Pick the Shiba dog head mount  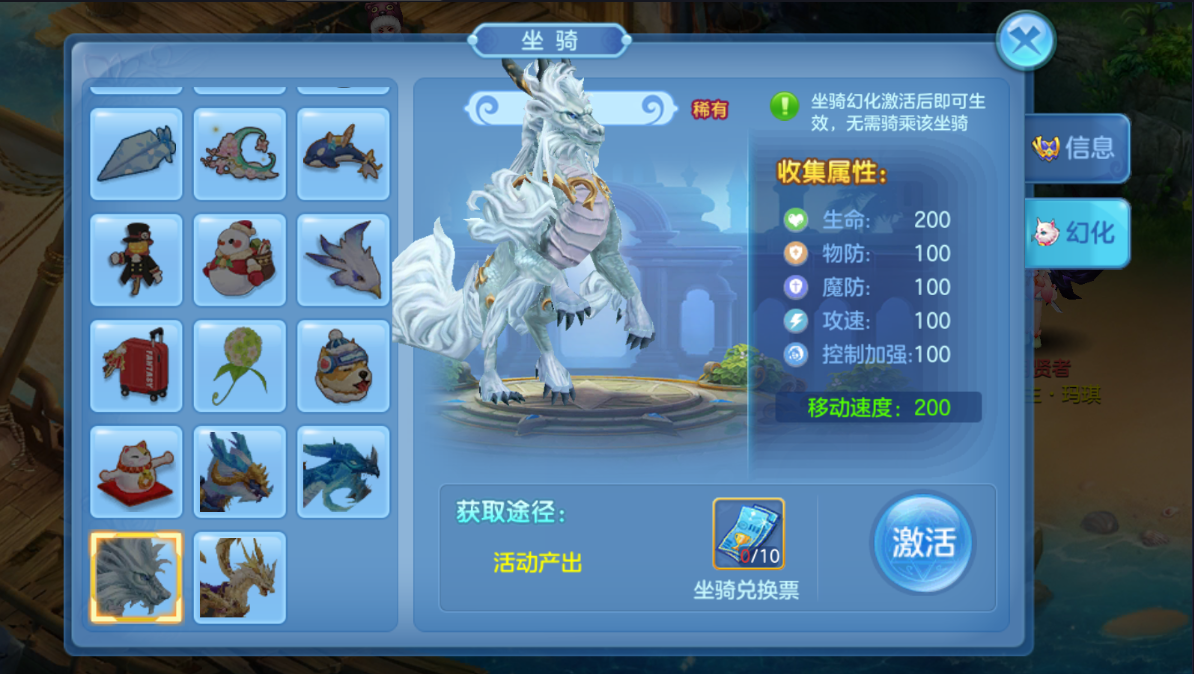pos(343,366)
